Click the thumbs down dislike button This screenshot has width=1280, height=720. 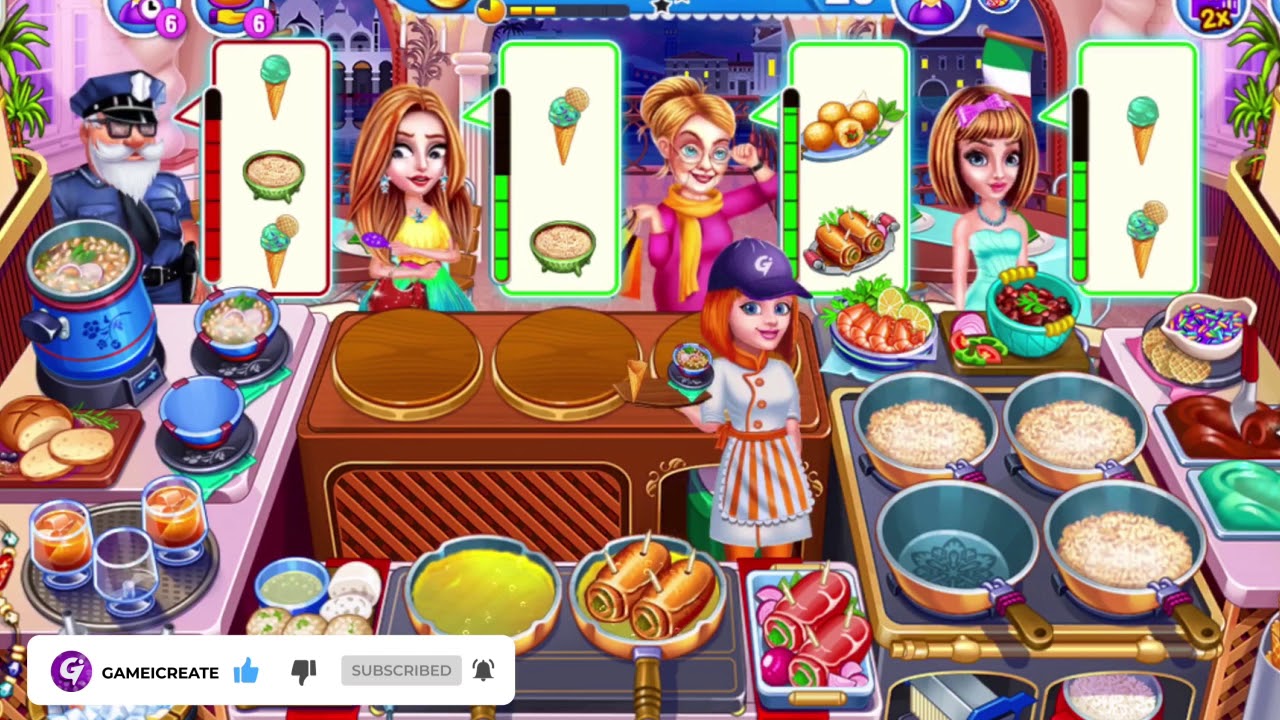(x=304, y=671)
